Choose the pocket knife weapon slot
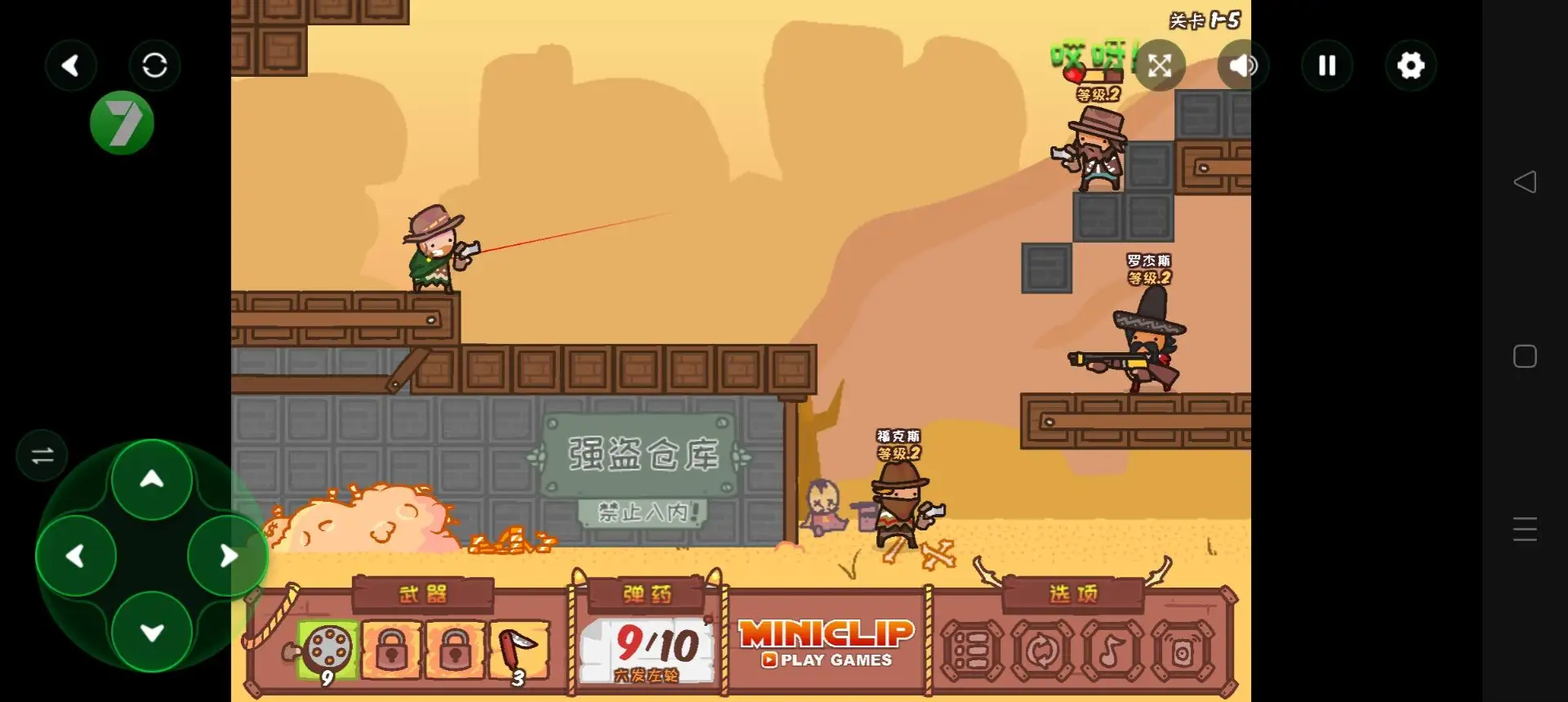The height and width of the screenshot is (702, 1568). click(x=519, y=651)
